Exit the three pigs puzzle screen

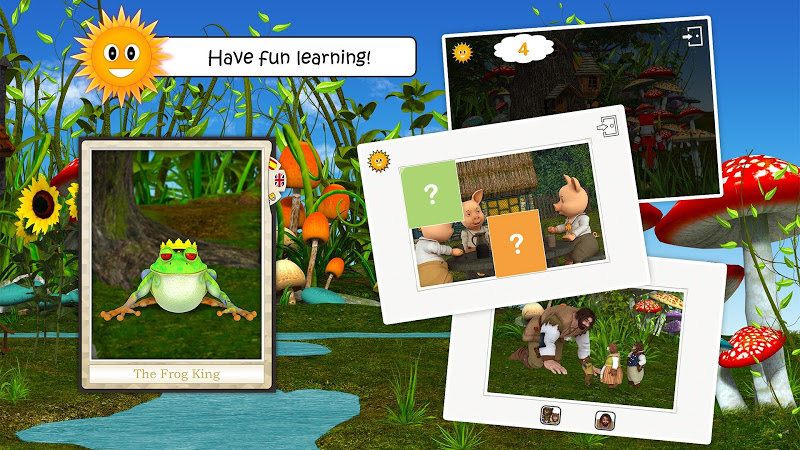[x=607, y=127]
